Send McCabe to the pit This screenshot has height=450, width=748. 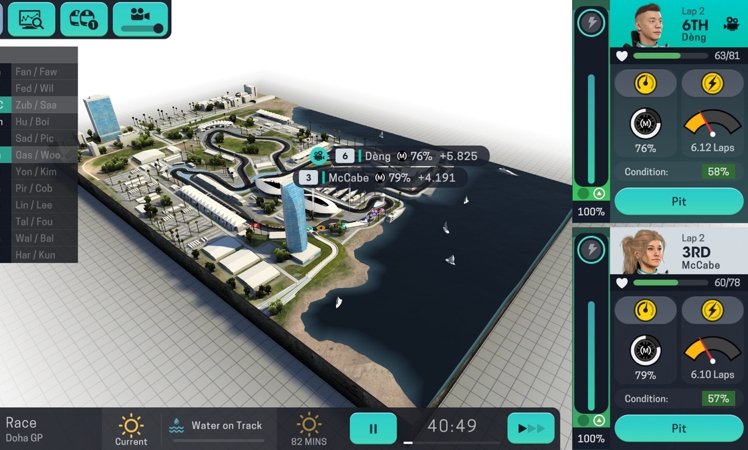678,428
